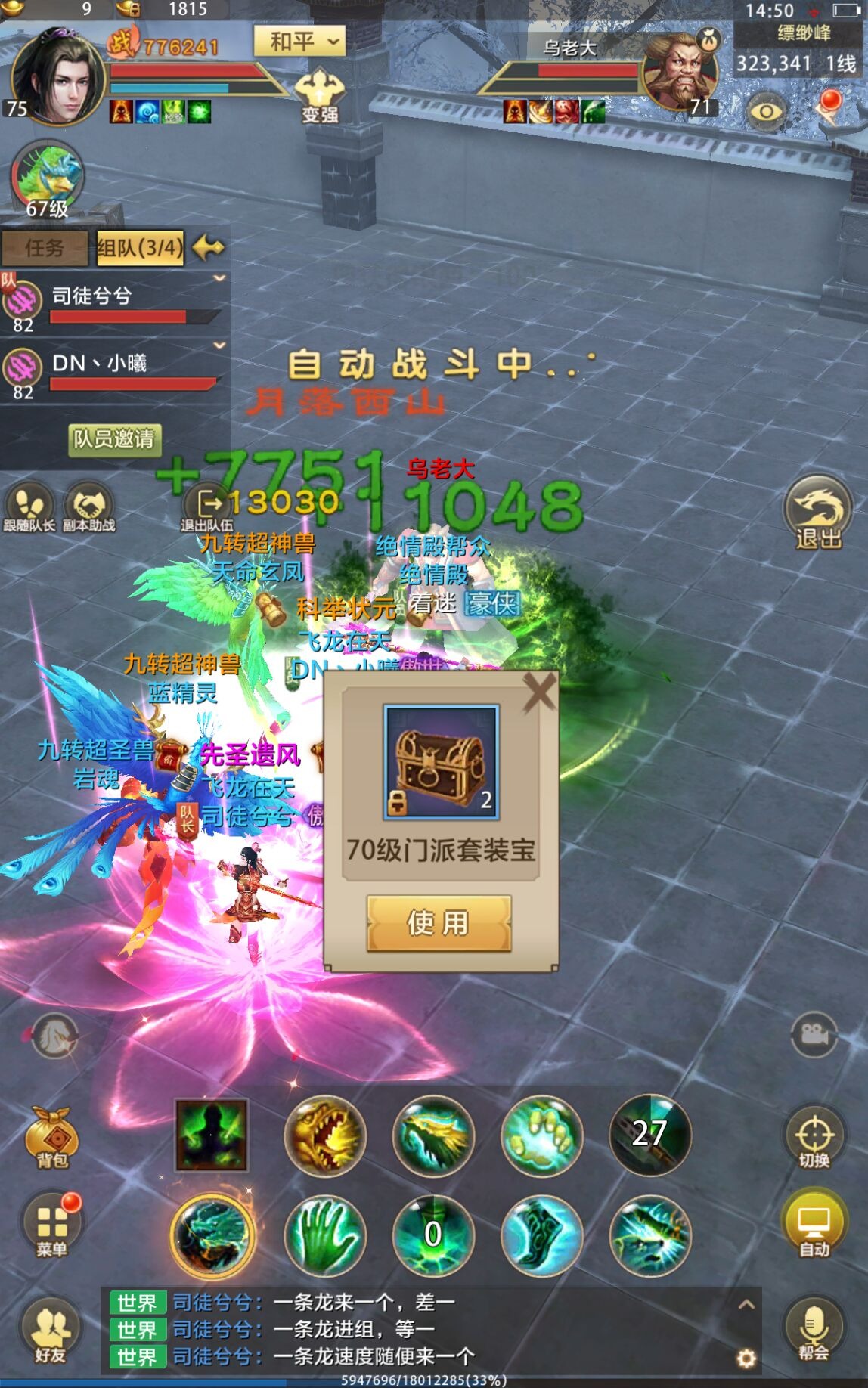The height and width of the screenshot is (1388, 868).
Task: Open the 菜单 main menu
Action: tap(51, 1225)
